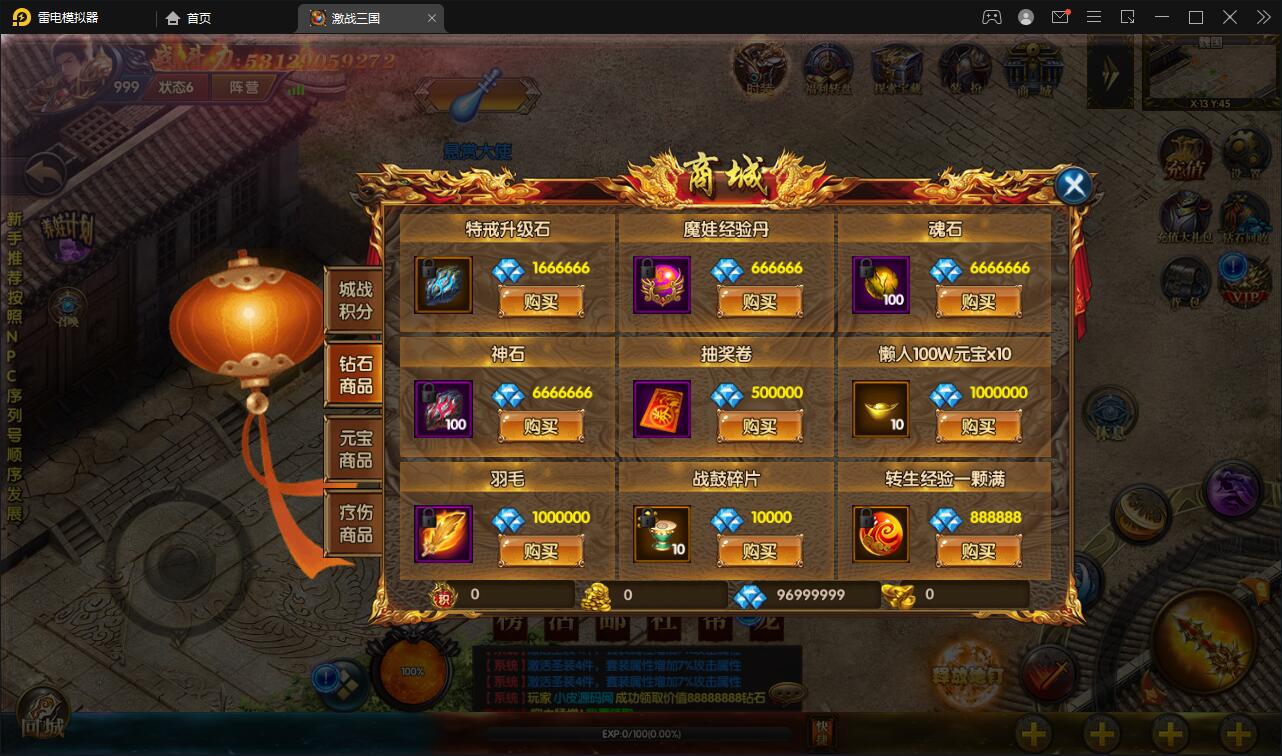1282x756 pixels.
Task: Purchase 懒人100W元宝x10 pack
Action: coord(978,427)
